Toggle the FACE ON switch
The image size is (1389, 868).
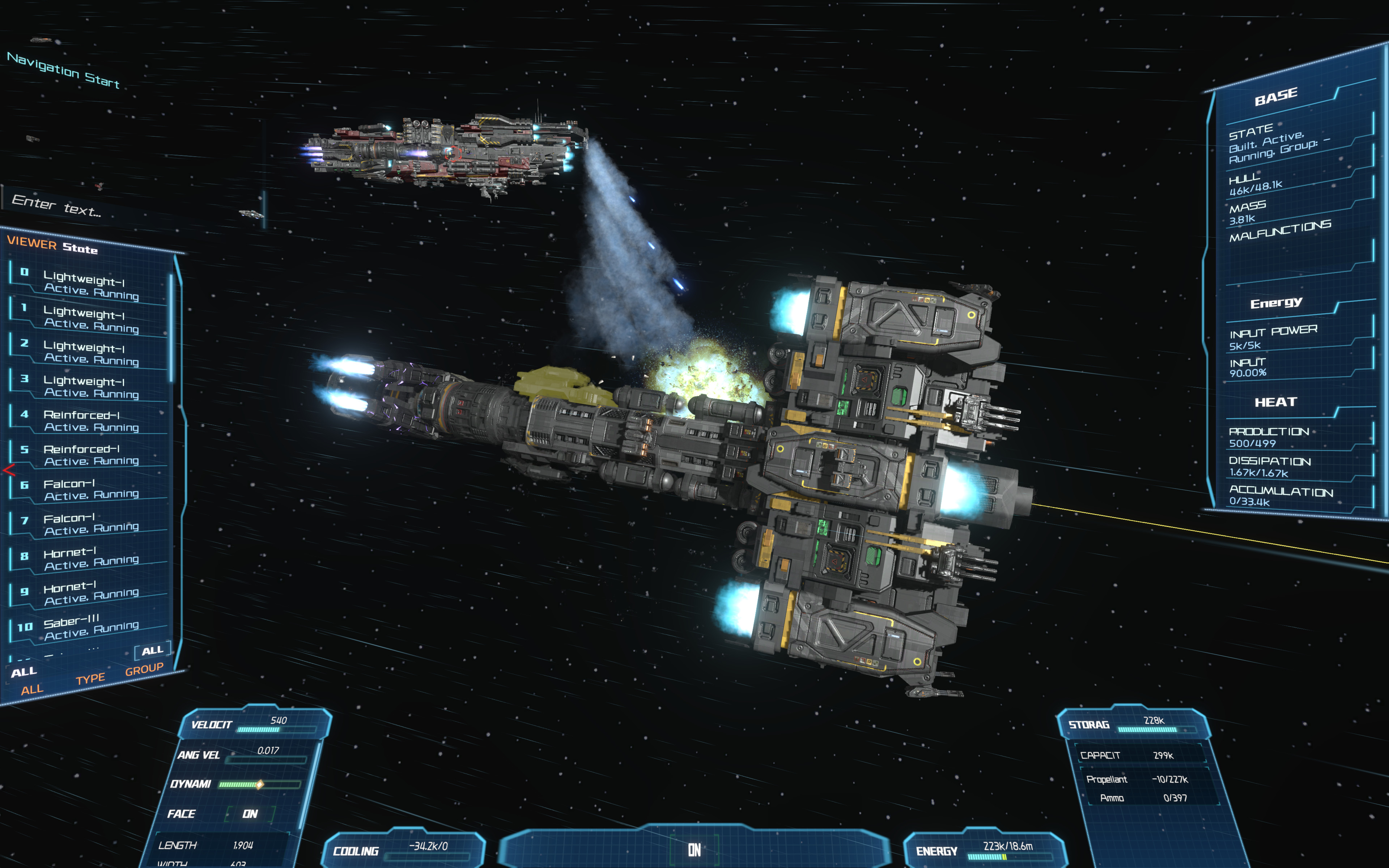pyautogui.click(x=250, y=813)
